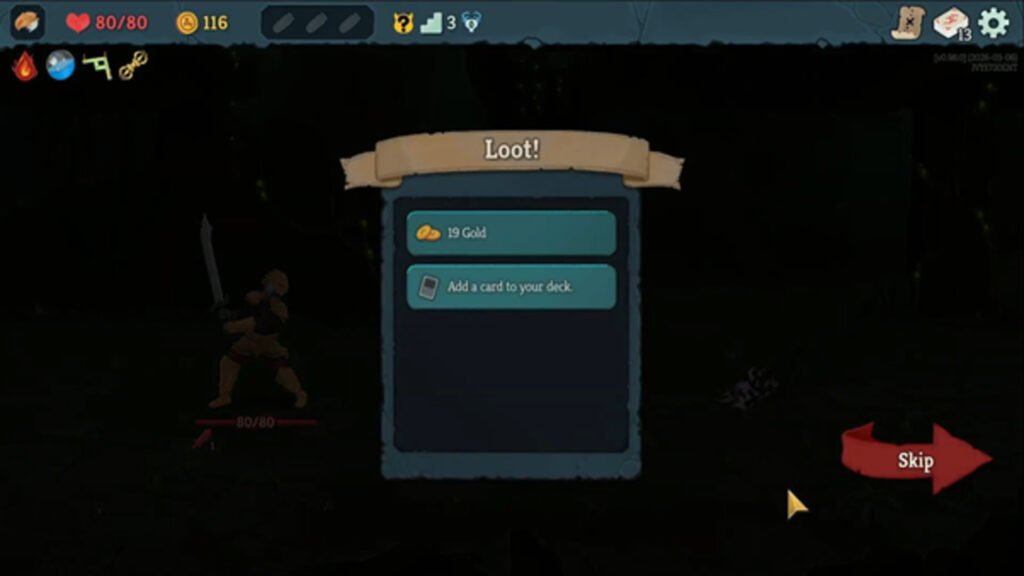Viewport: 1024px width, 576px height.
Task: View the deck of 13 cards
Action: tap(950, 23)
